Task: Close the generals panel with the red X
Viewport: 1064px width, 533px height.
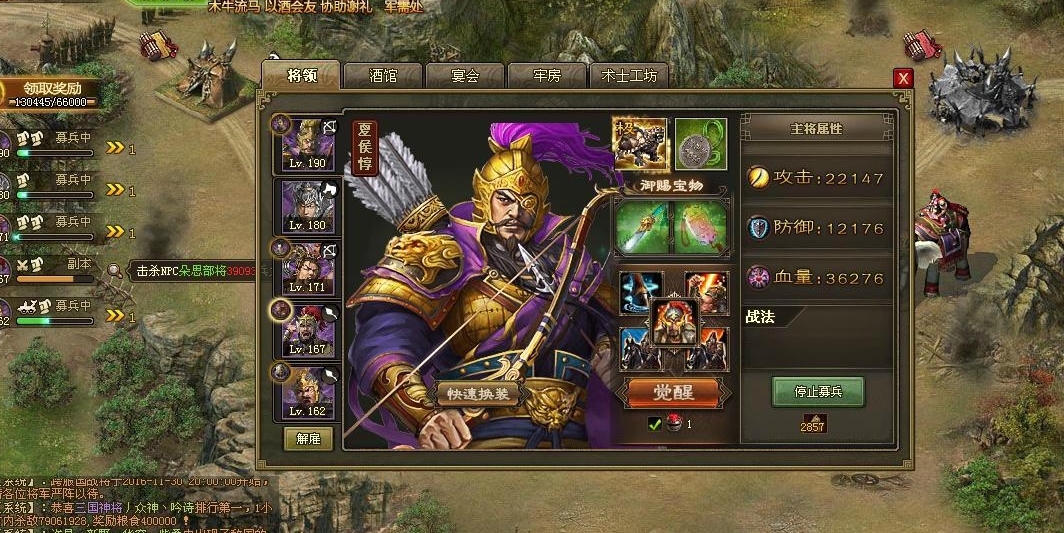Action: click(904, 78)
